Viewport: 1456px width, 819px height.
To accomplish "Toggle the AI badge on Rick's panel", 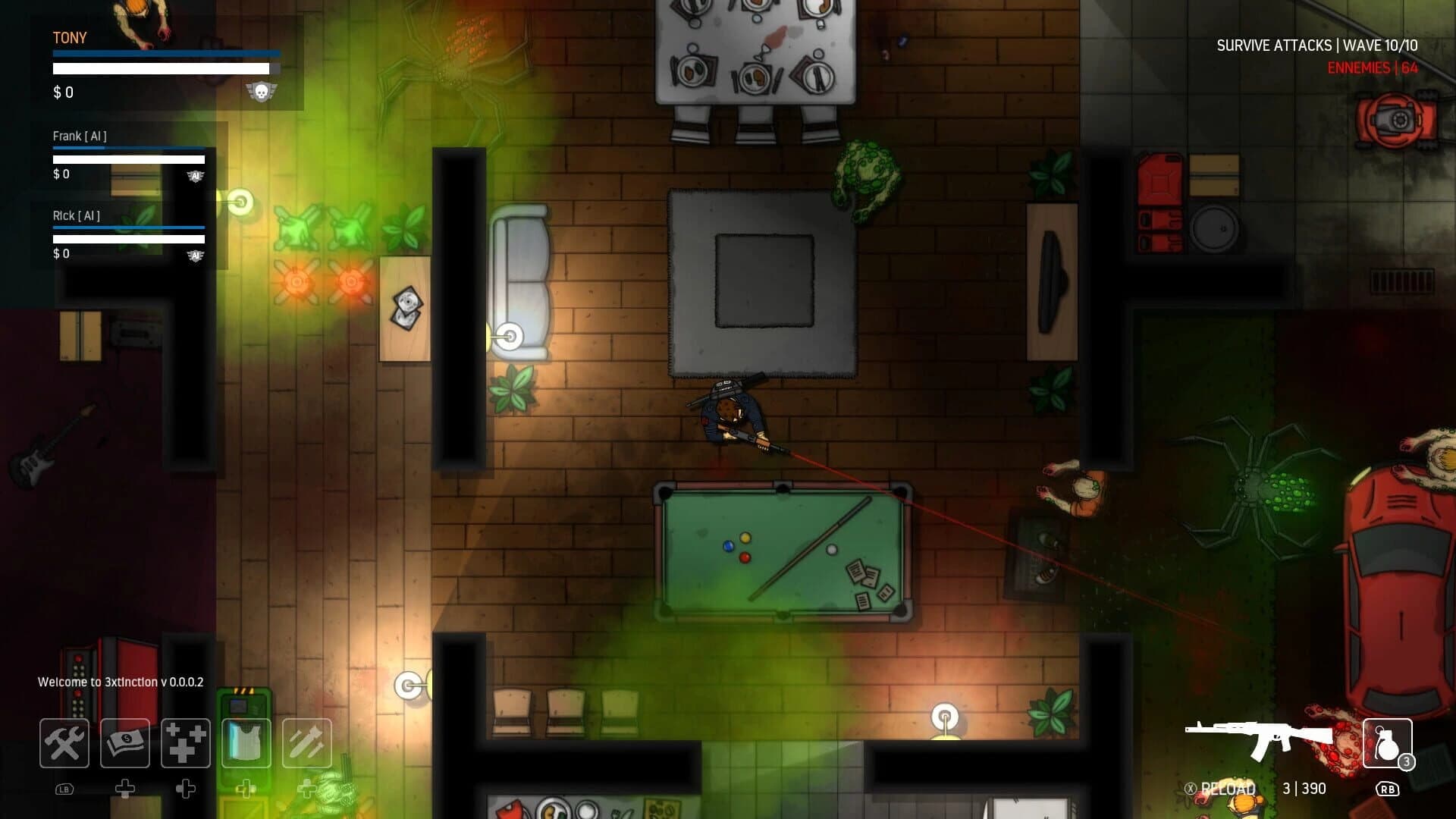I will click(197, 256).
